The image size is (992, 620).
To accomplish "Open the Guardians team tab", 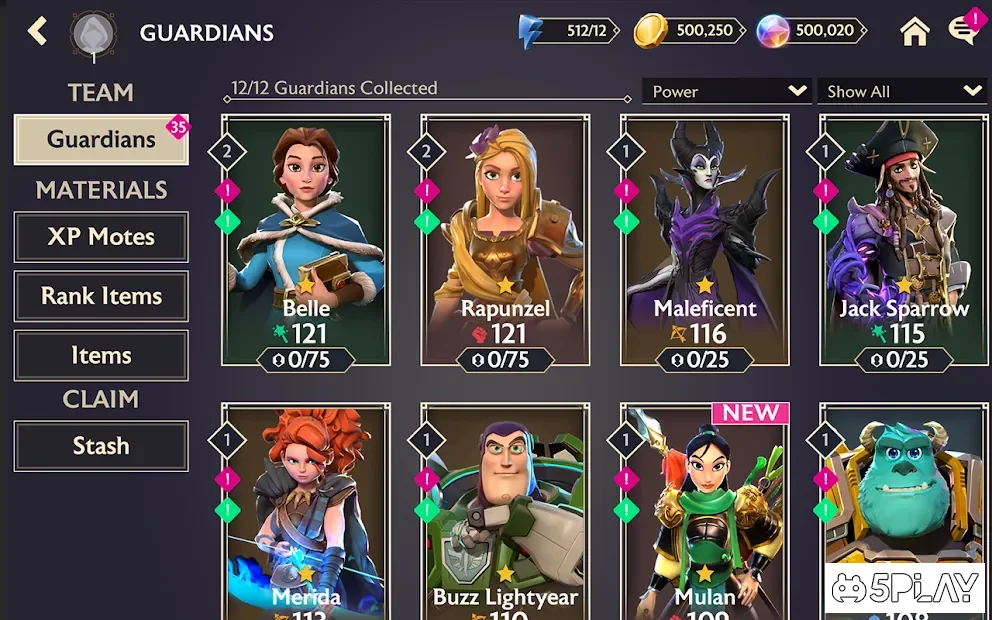I will 101,139.
